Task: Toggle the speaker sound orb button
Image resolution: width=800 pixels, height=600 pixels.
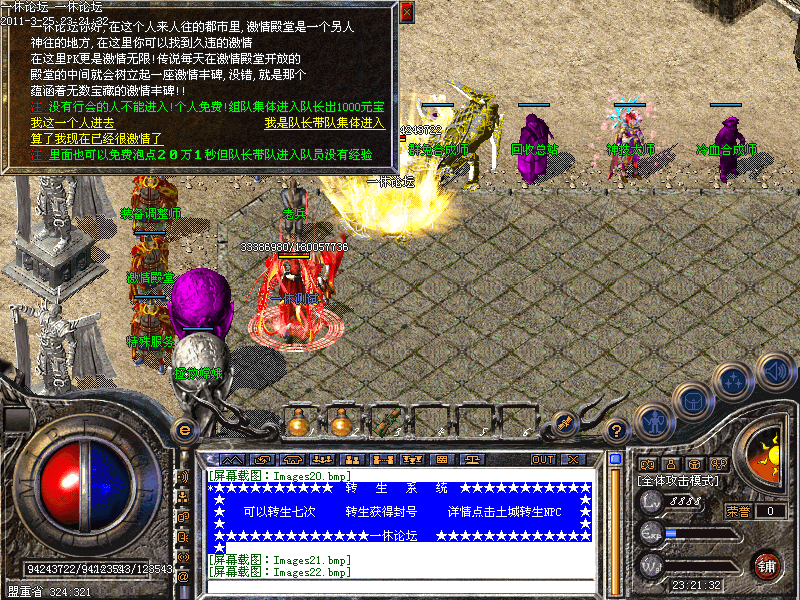Action: click(x=775, y=372)
